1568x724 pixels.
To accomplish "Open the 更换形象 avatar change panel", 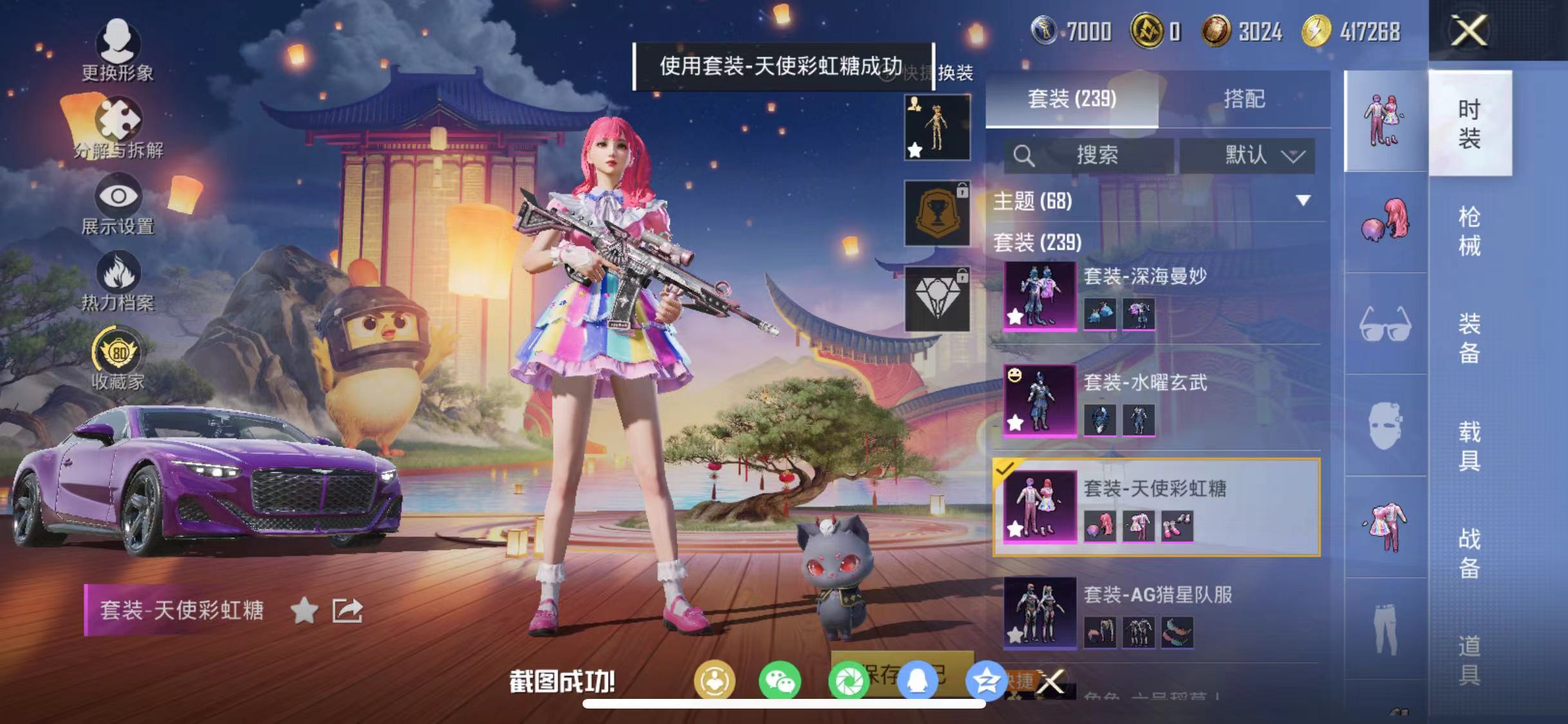I will [117, 51].
